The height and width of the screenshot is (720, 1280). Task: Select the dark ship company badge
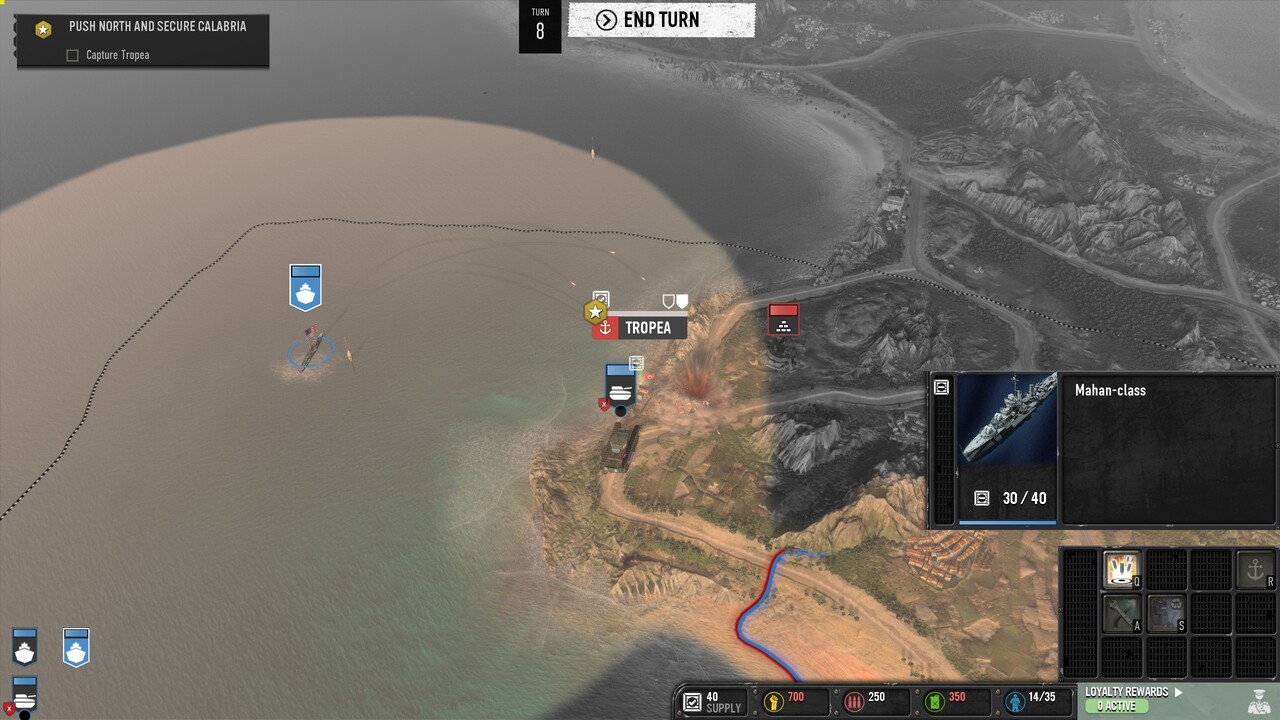(x=25, y=648)
